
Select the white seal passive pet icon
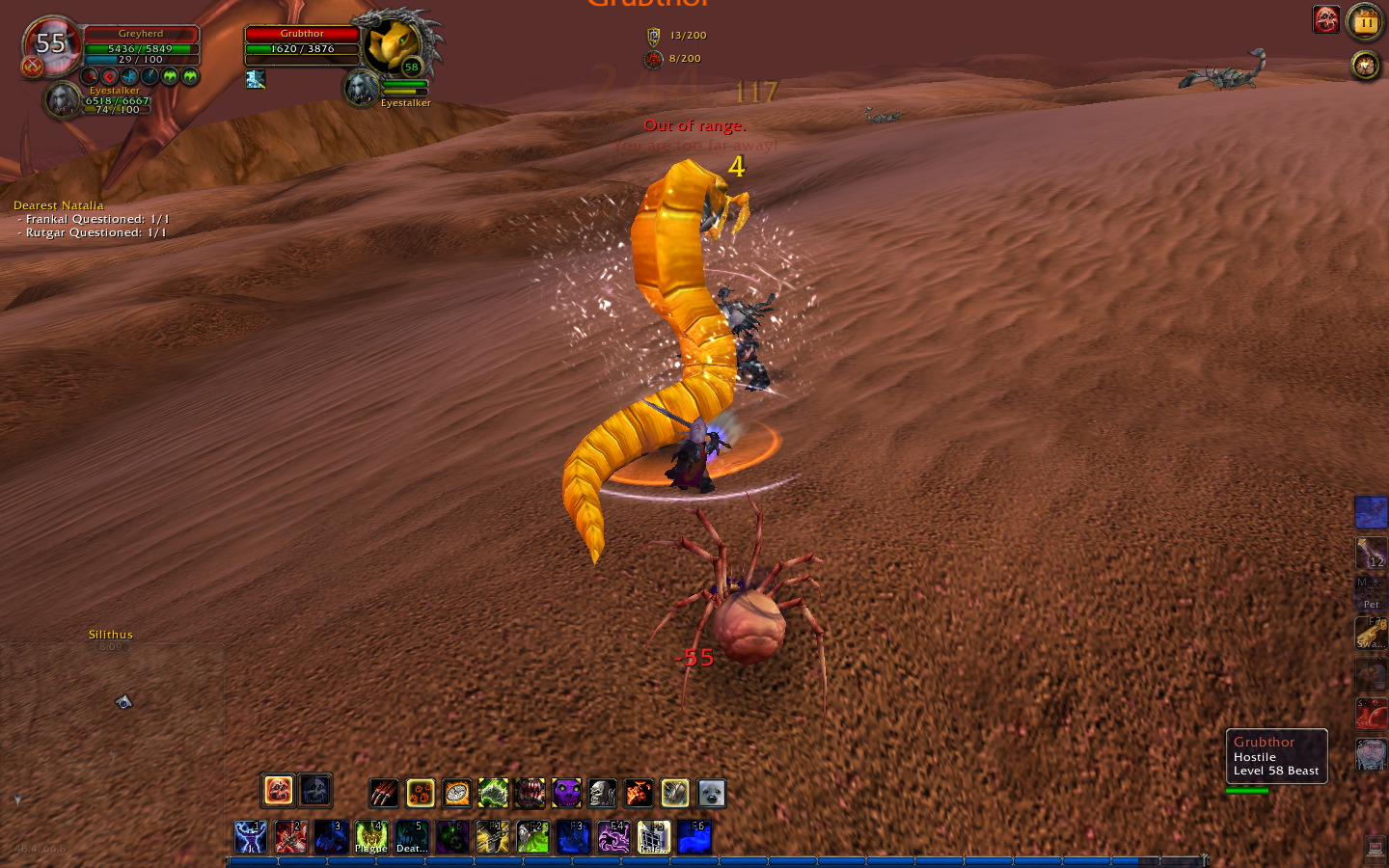pos(711,794)
